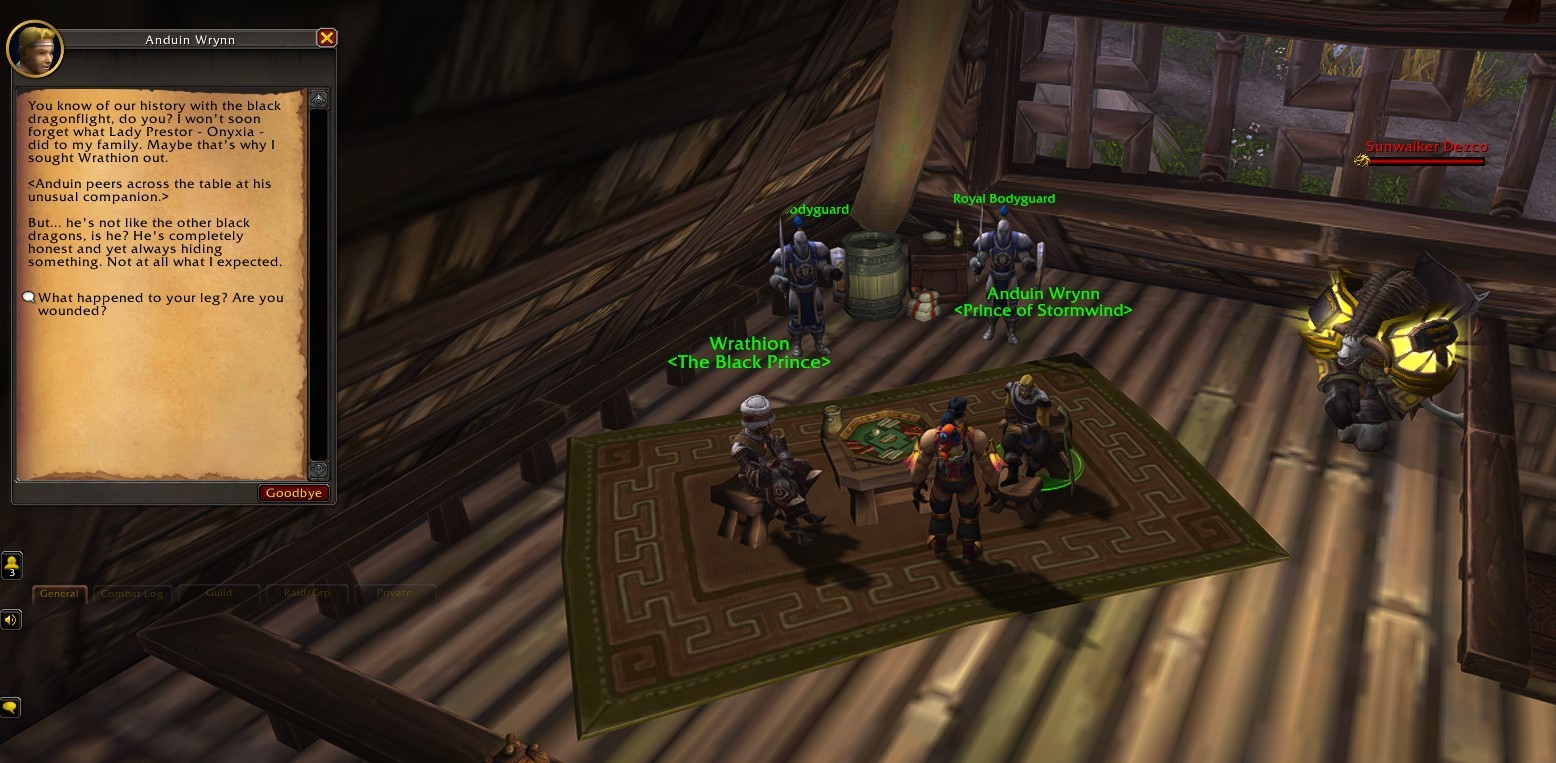Show the Raid/Grp chat tab
The image size is (1556, 763).
[307, 593]
